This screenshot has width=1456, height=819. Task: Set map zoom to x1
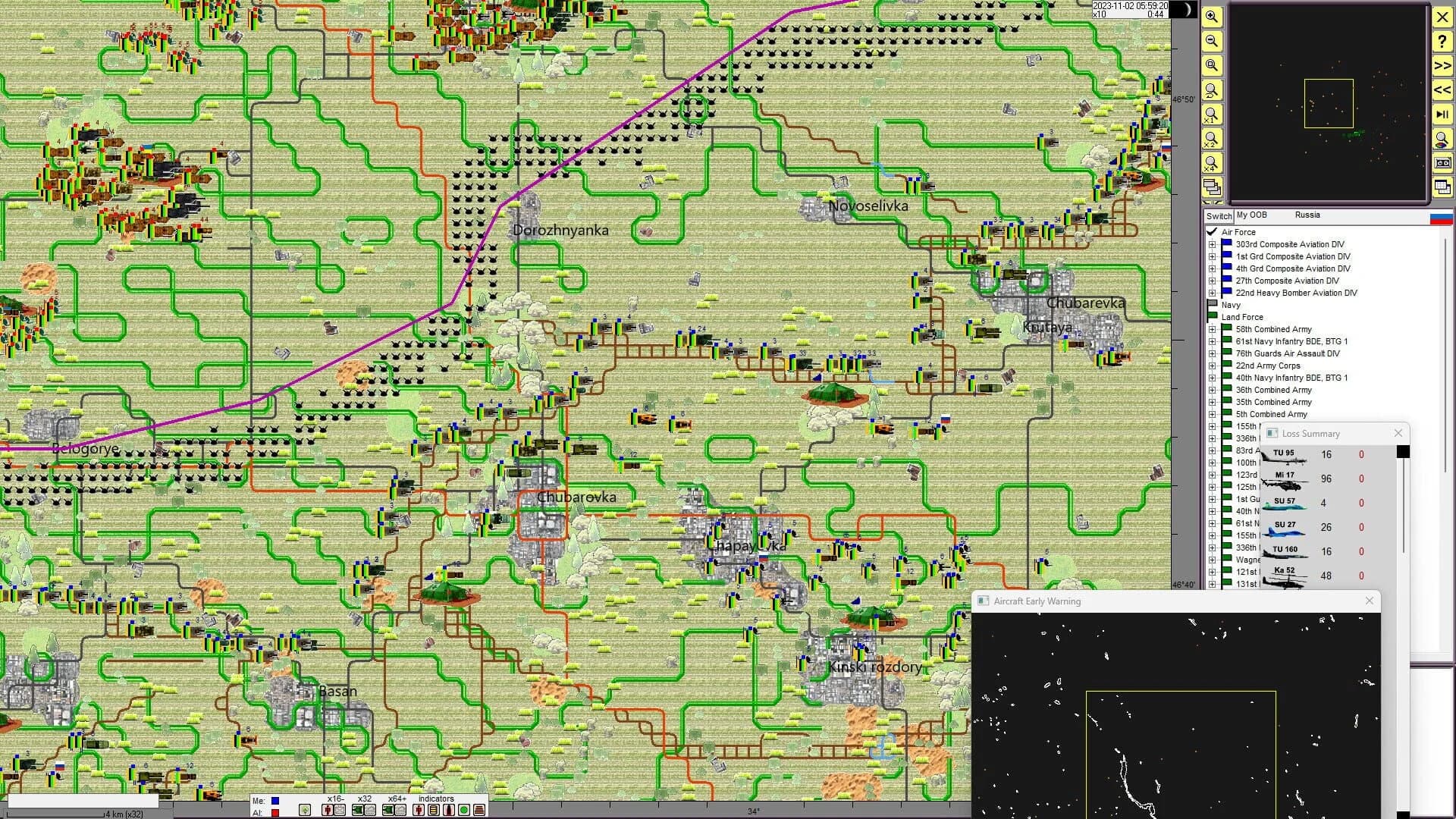point(1212,115)
